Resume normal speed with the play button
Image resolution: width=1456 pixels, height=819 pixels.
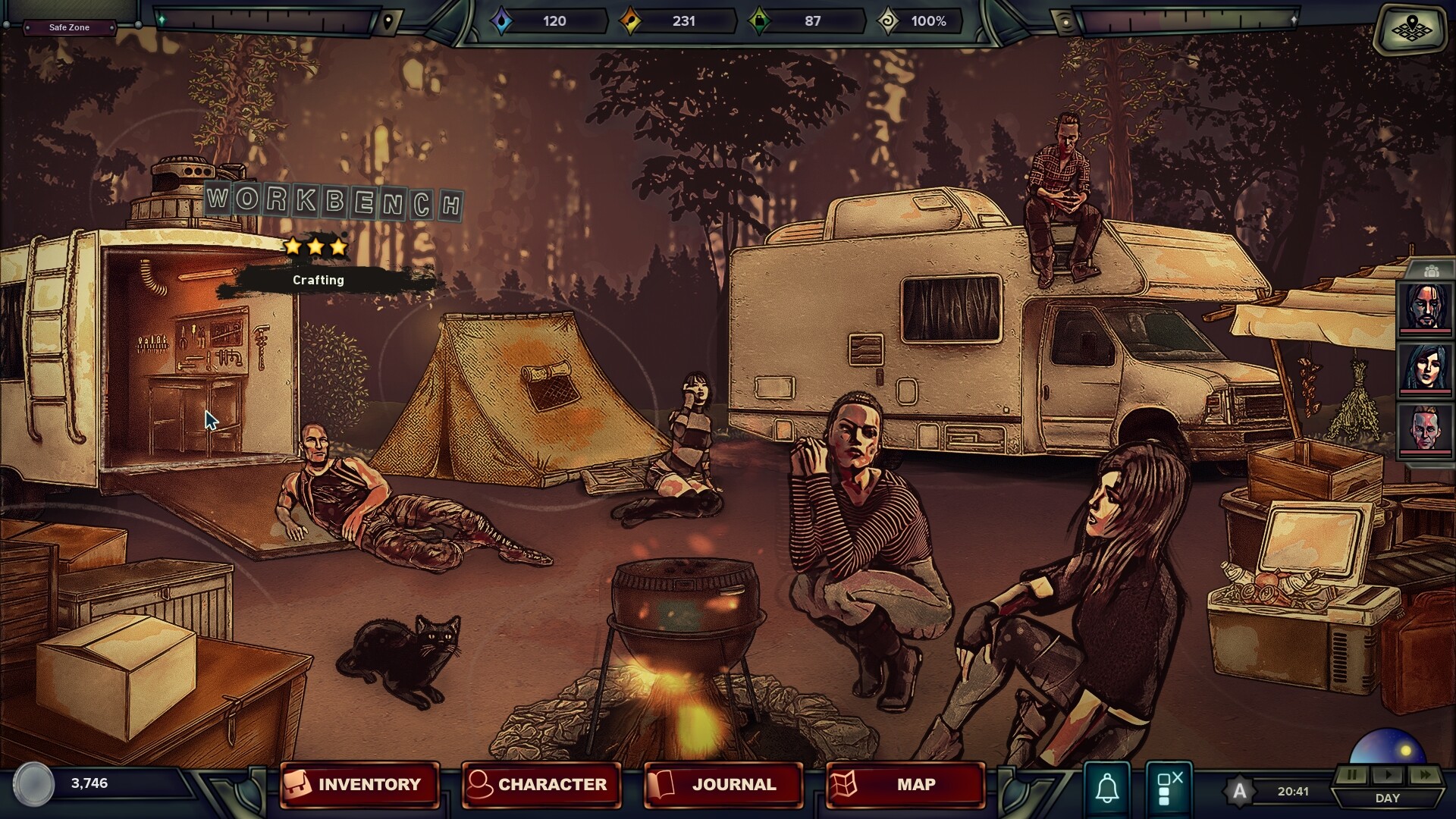[1389, 775]
